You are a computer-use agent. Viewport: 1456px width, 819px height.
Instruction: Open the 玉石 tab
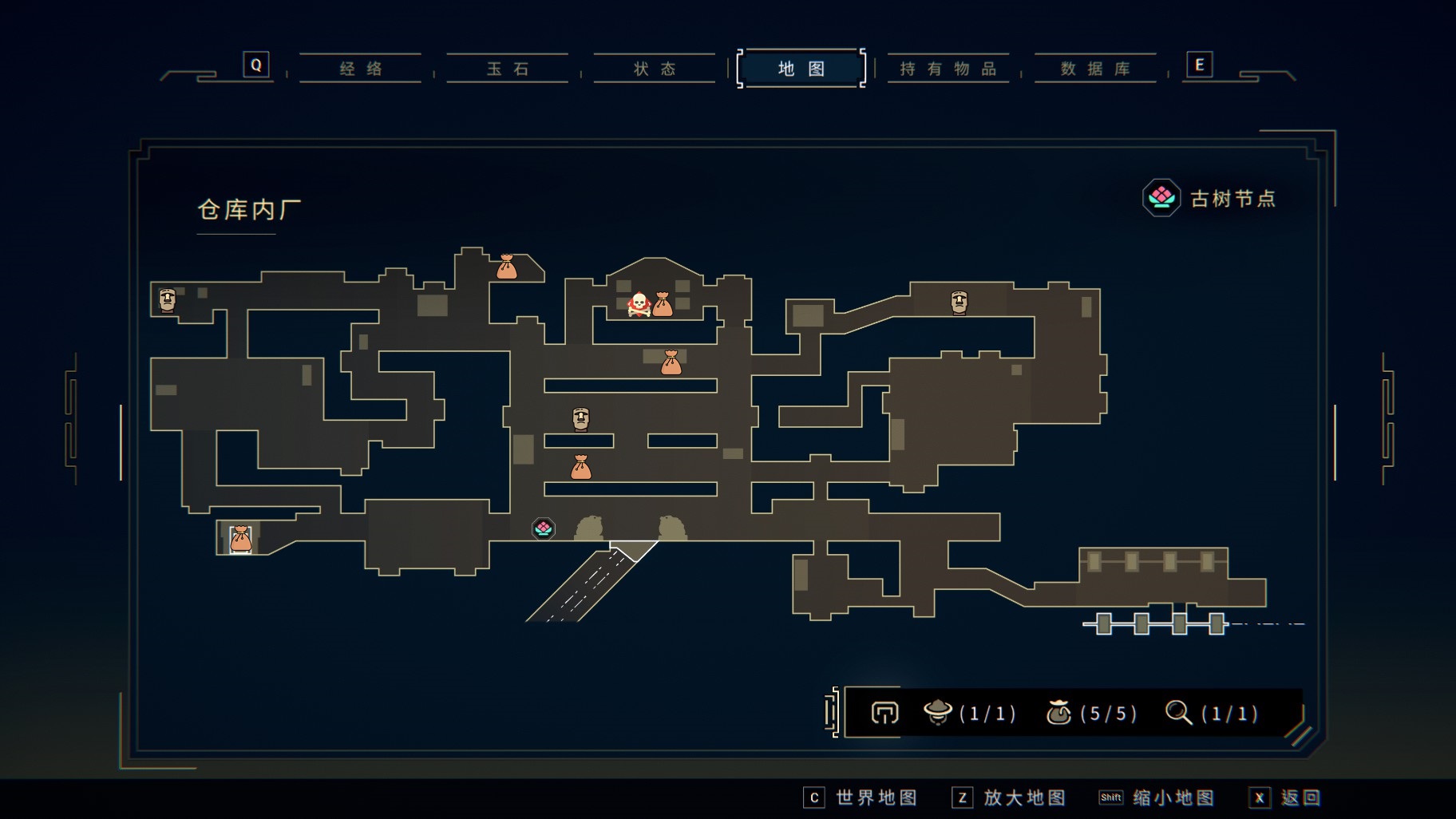point(508,69)
